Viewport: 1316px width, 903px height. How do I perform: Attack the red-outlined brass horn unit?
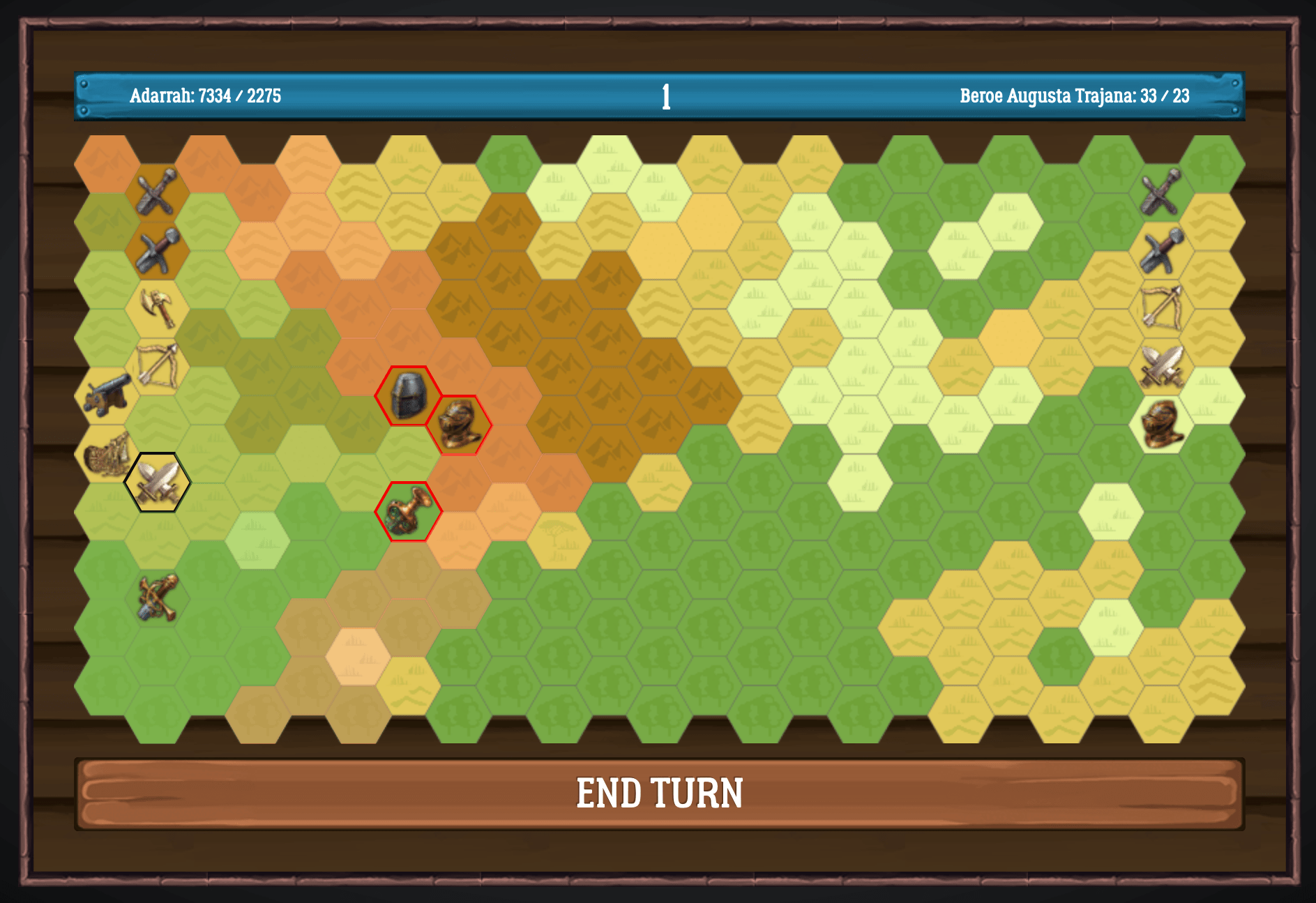(x=408, y=511)
